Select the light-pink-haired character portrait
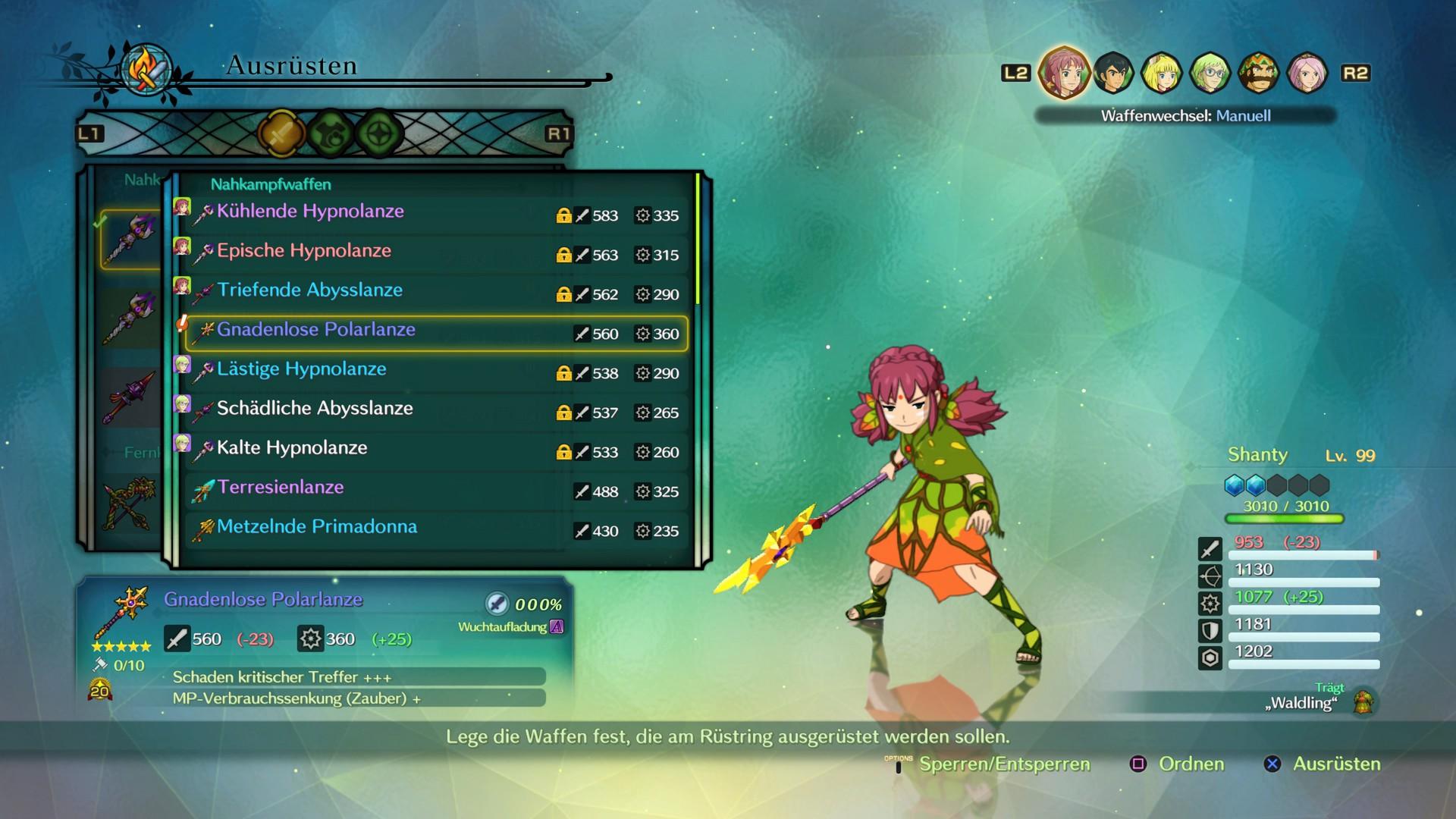 point(1307,73)
